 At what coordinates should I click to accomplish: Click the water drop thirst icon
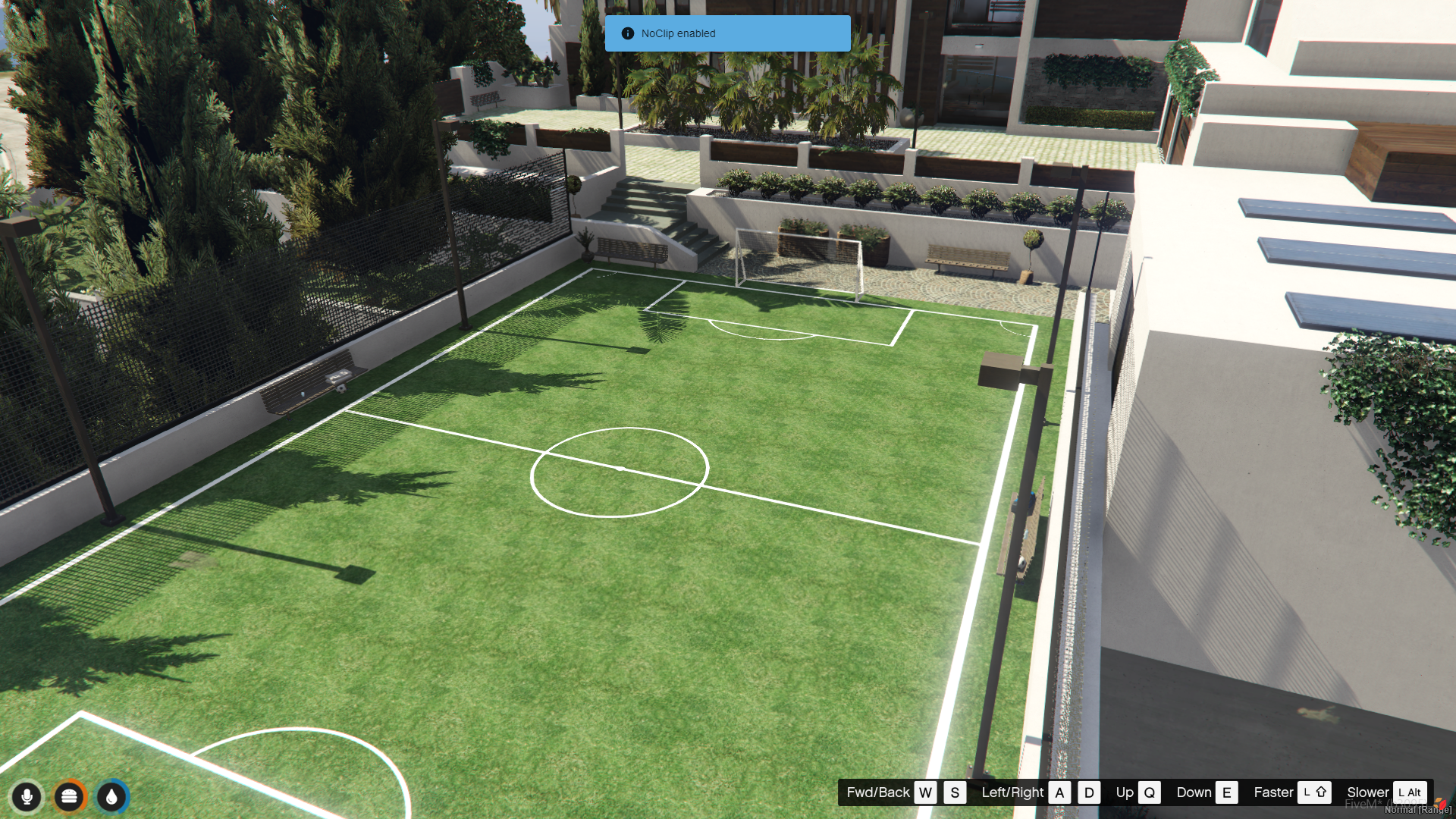(112, 797)
